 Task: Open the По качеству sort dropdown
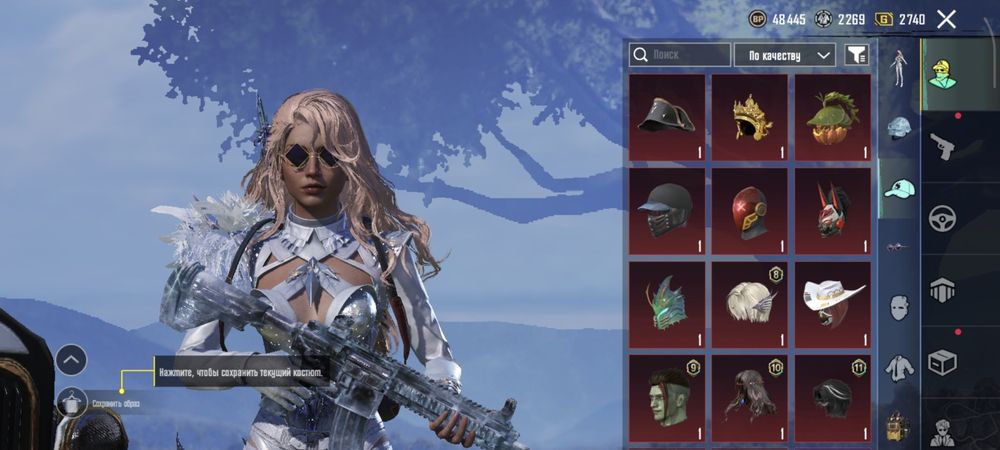coord(784,55)
